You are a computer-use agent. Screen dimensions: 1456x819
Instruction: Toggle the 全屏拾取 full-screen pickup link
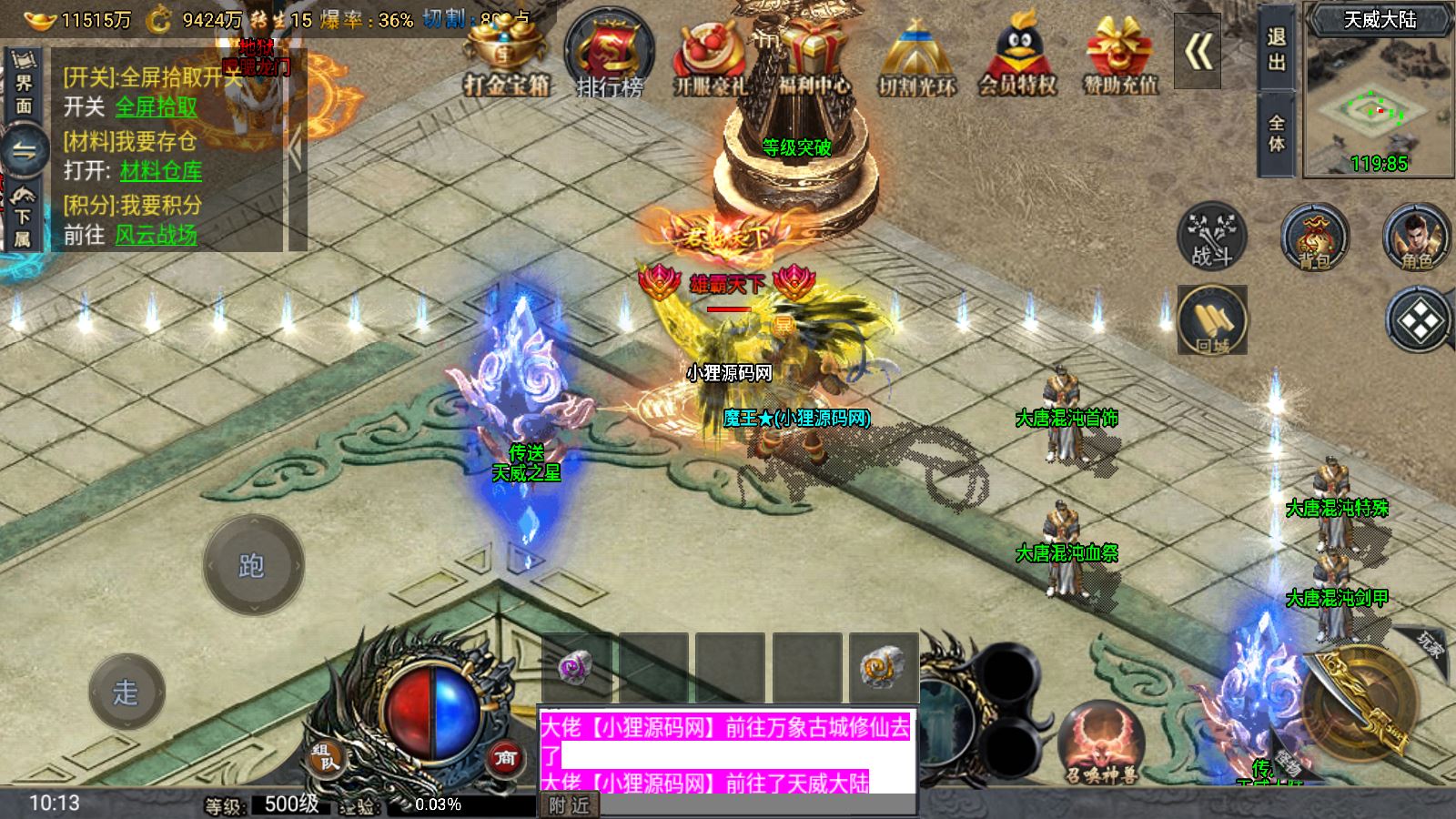point(157,107)
